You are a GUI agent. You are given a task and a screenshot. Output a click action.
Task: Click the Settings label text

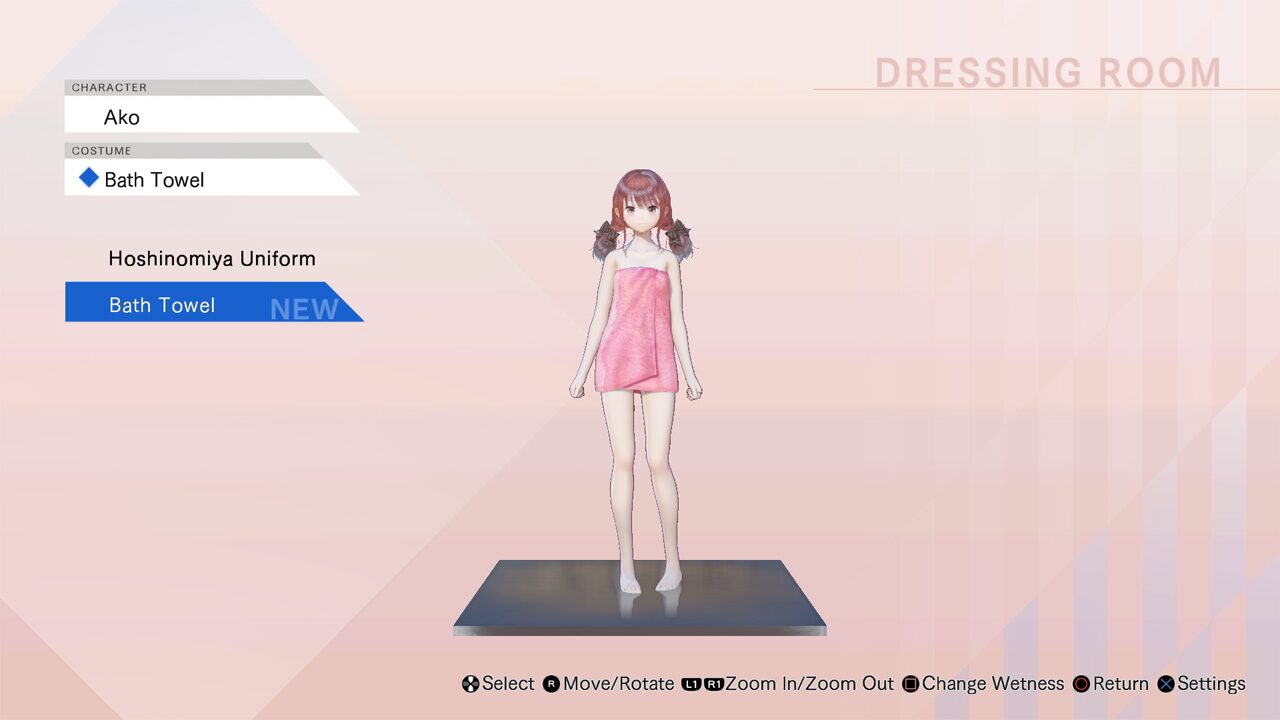(x=1211, y=684)
